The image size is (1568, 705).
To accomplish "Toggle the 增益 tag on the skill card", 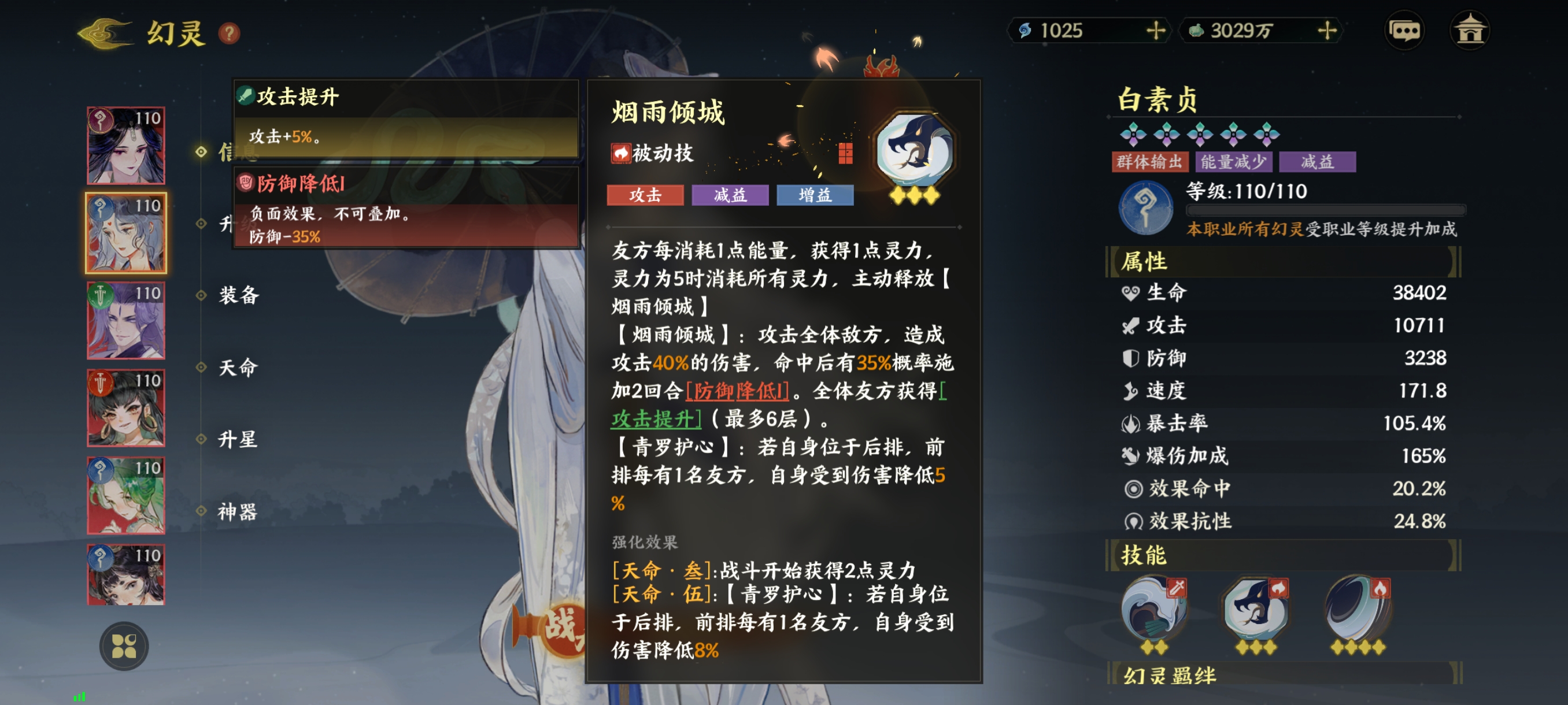I will (814, 196).
